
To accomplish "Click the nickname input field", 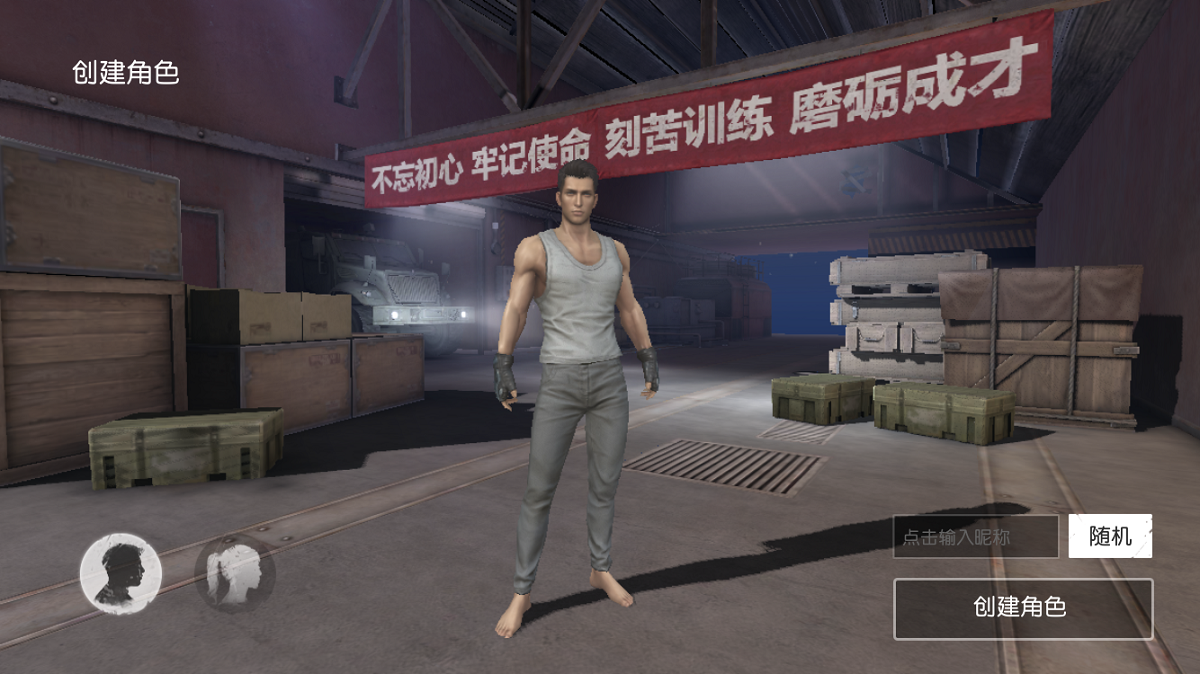I will point(975,537).
